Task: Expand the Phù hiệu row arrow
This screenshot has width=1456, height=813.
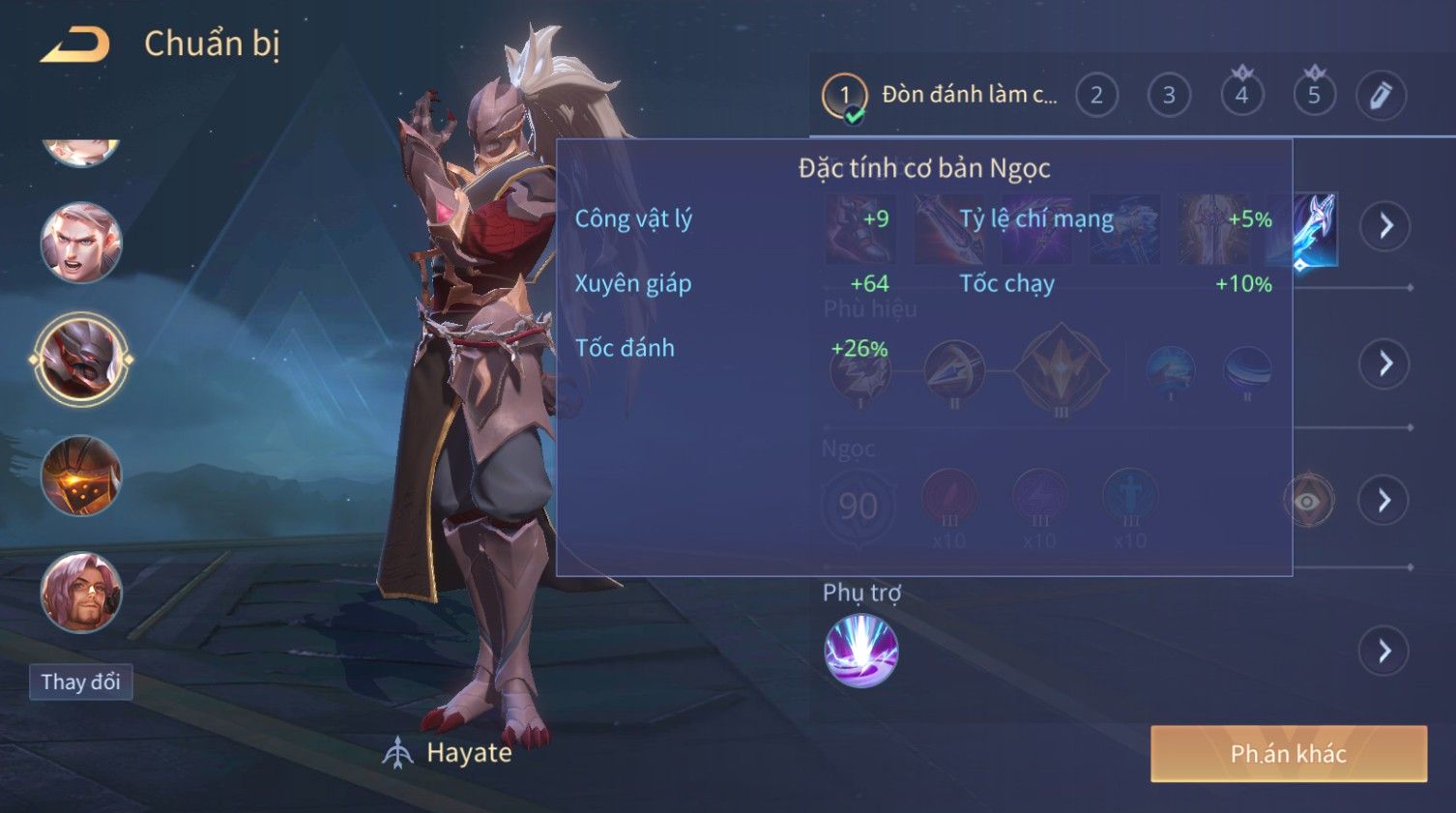Action: tap(1384, 363)
